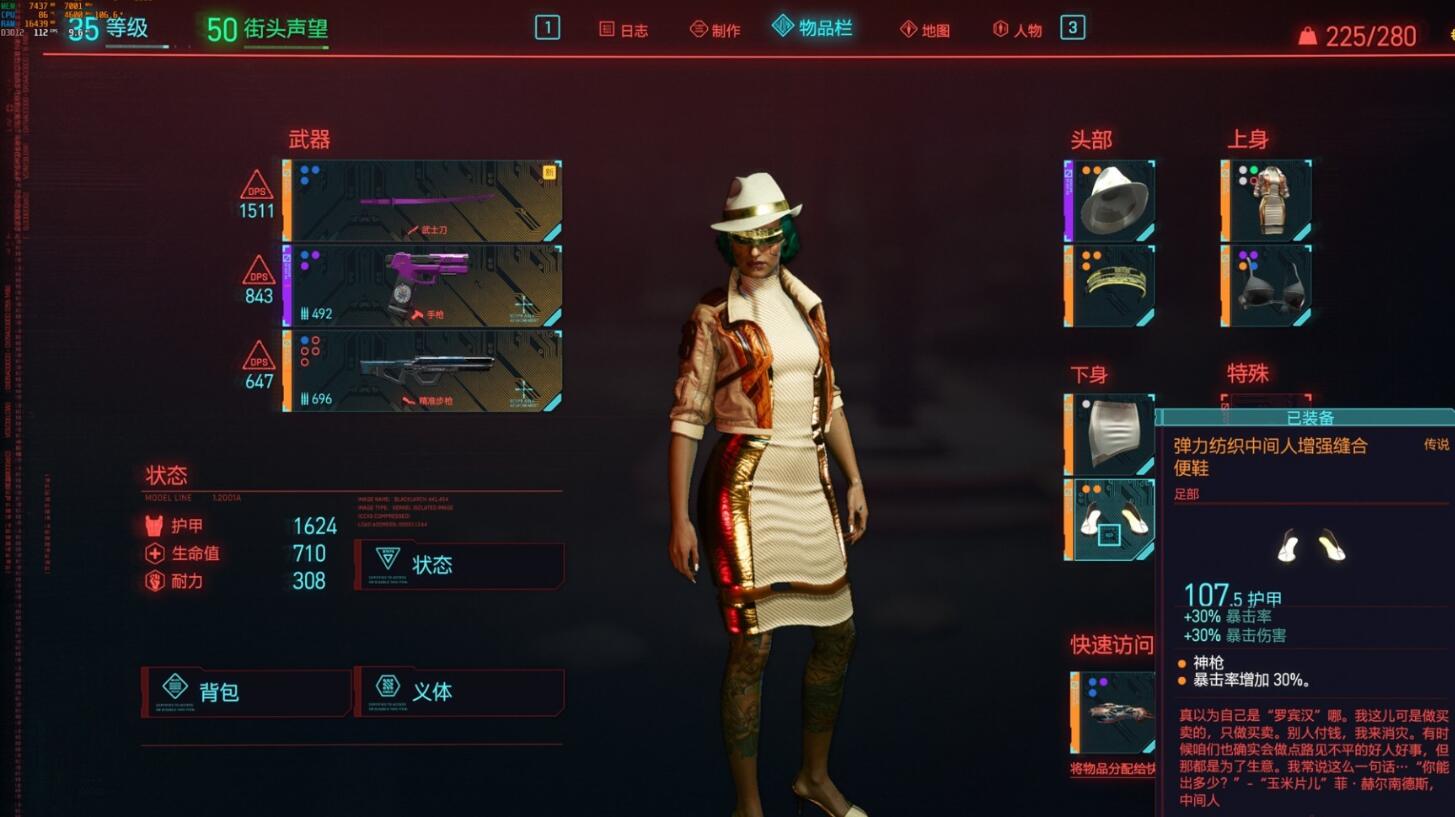The width and height of the screenshot is (1455, 817).
Task: Click the white fedora head slot
Action: tap(1110, 201)
